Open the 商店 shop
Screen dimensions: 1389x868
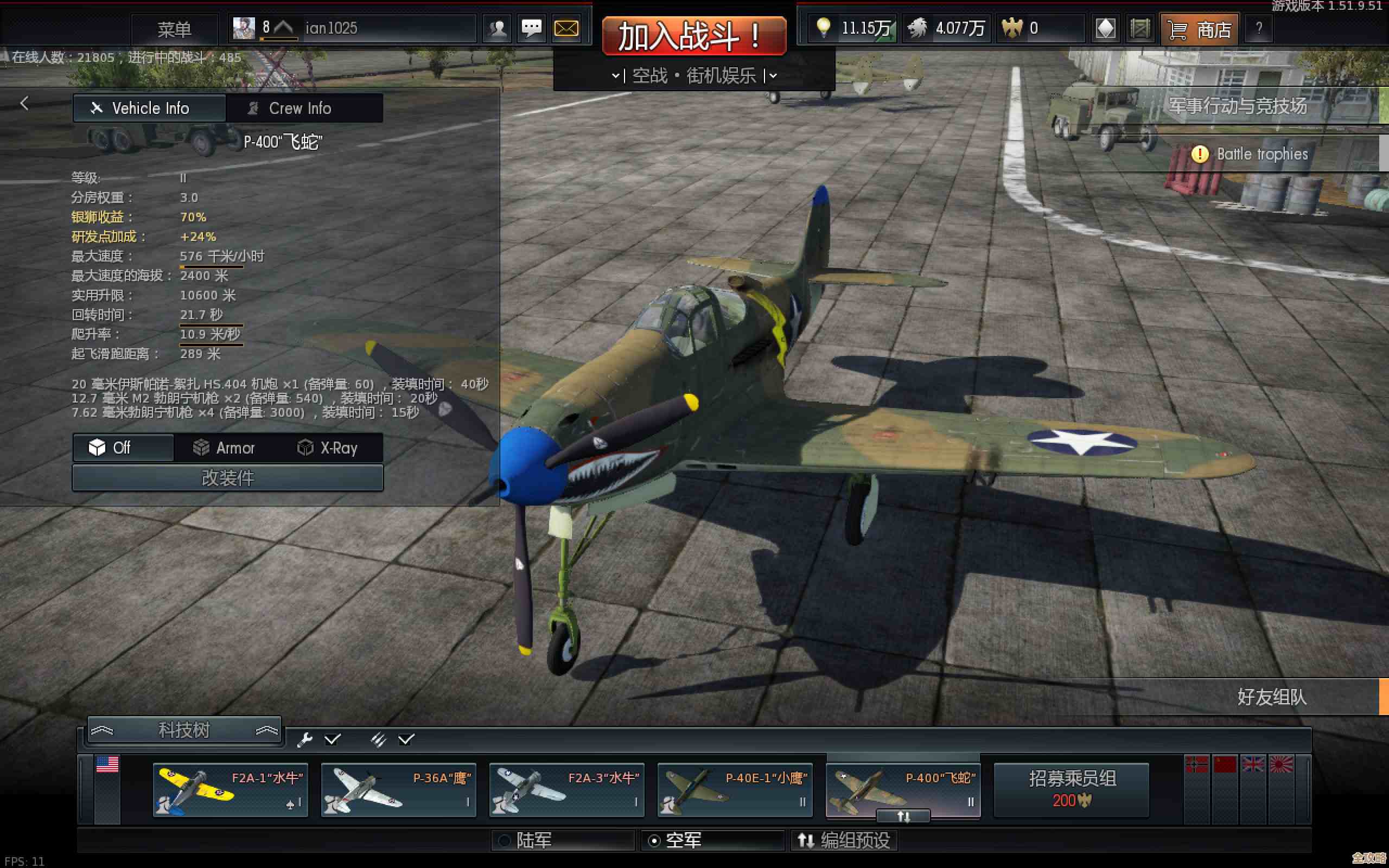pyautogui.click(x=1201, y=29)
